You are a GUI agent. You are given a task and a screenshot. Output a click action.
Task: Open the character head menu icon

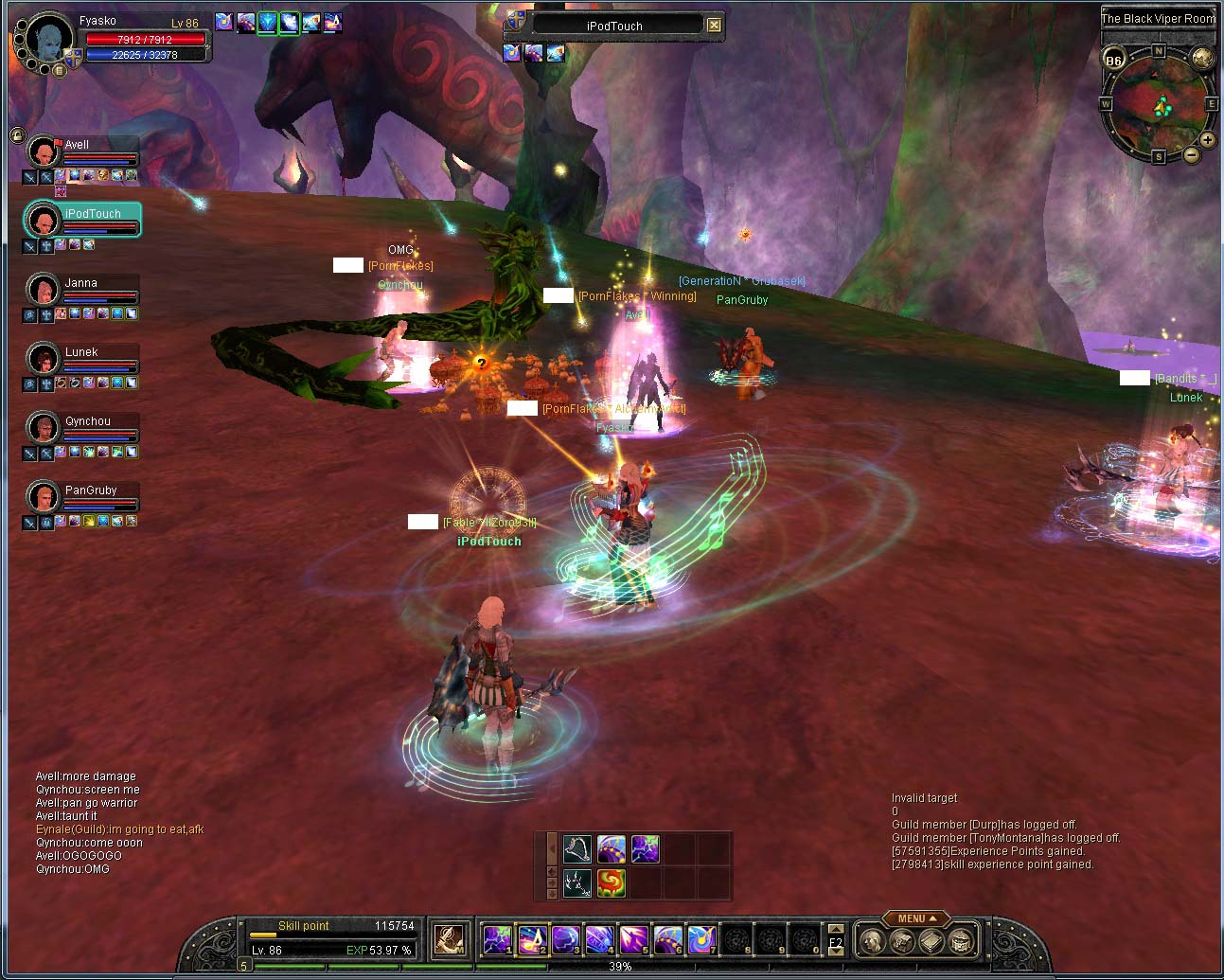pyautogui.click(x=872, y=941)
